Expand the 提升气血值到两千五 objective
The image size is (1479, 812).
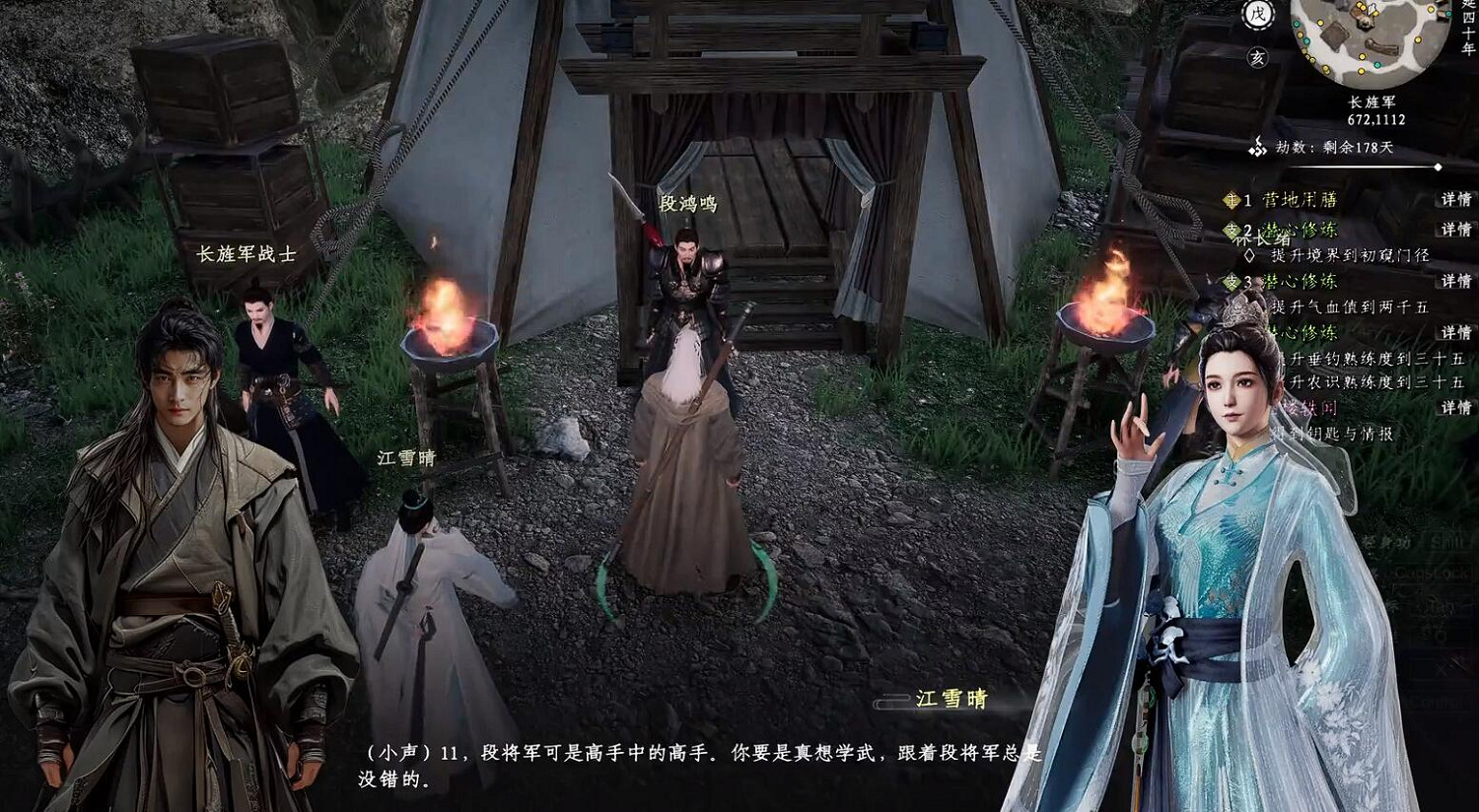pos(1351,305)
